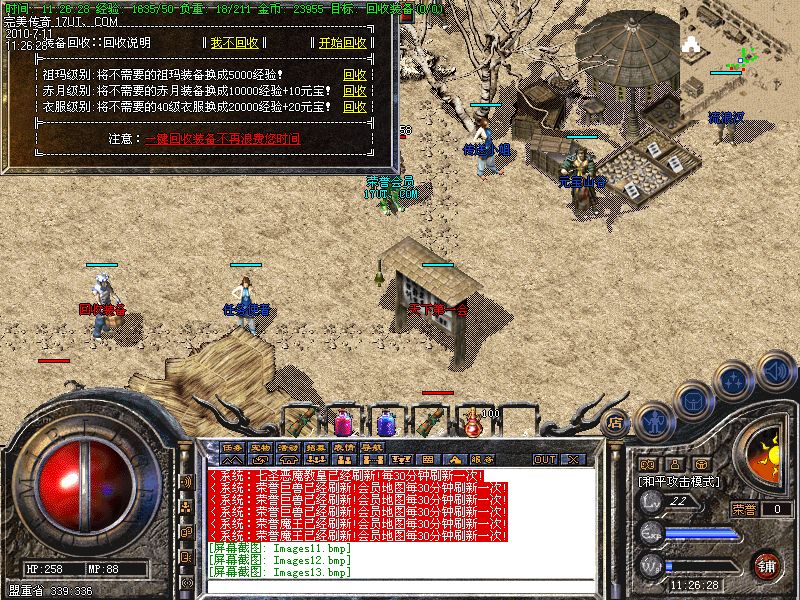Click the OUT button on chat bar
The width and height of the screenshot is (800, 600).
pyautogui.click(x=544, y=460)
